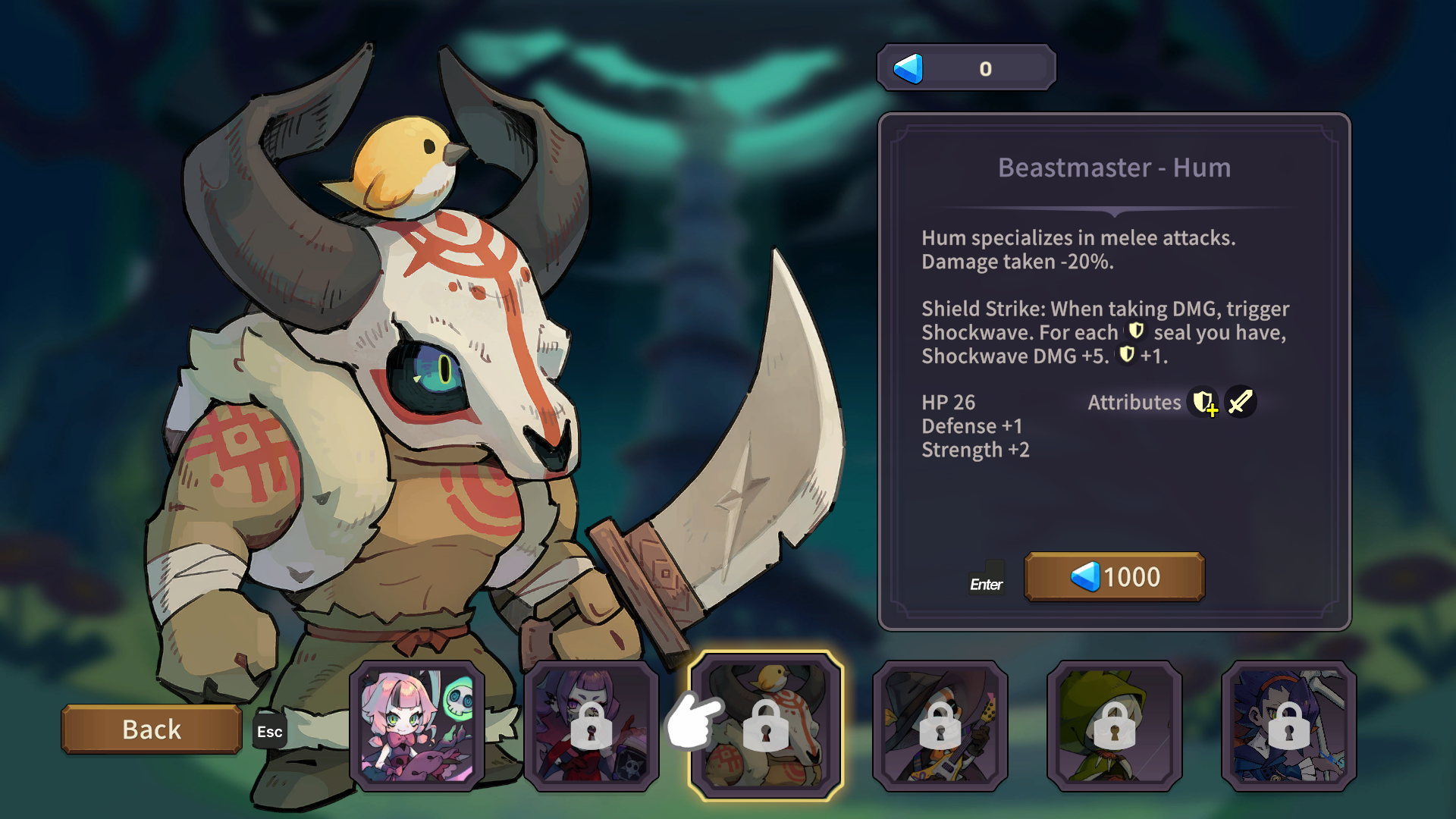Choose the locked purple-haired vampire portrait
1456x819 pixels.
pos(591,726)
